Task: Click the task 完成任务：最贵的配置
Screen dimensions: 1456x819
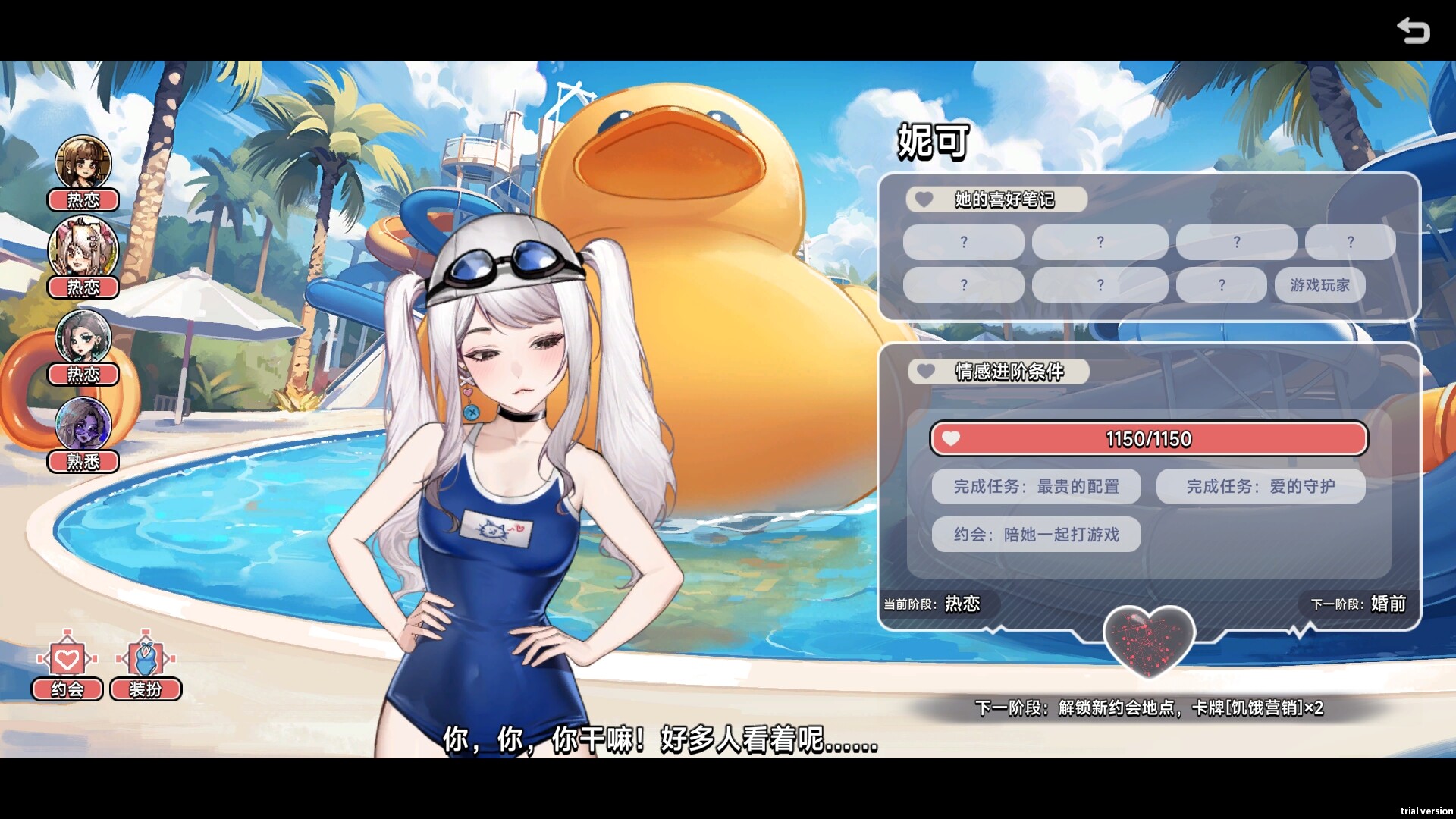Action: tap(1035, 486)
